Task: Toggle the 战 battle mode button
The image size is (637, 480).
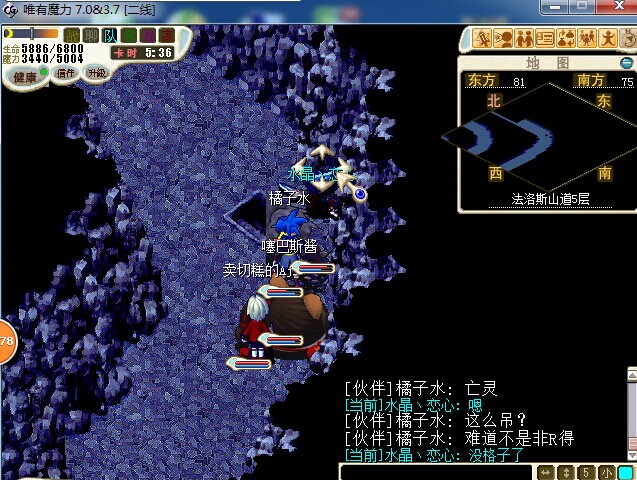Action: (72, 35)
